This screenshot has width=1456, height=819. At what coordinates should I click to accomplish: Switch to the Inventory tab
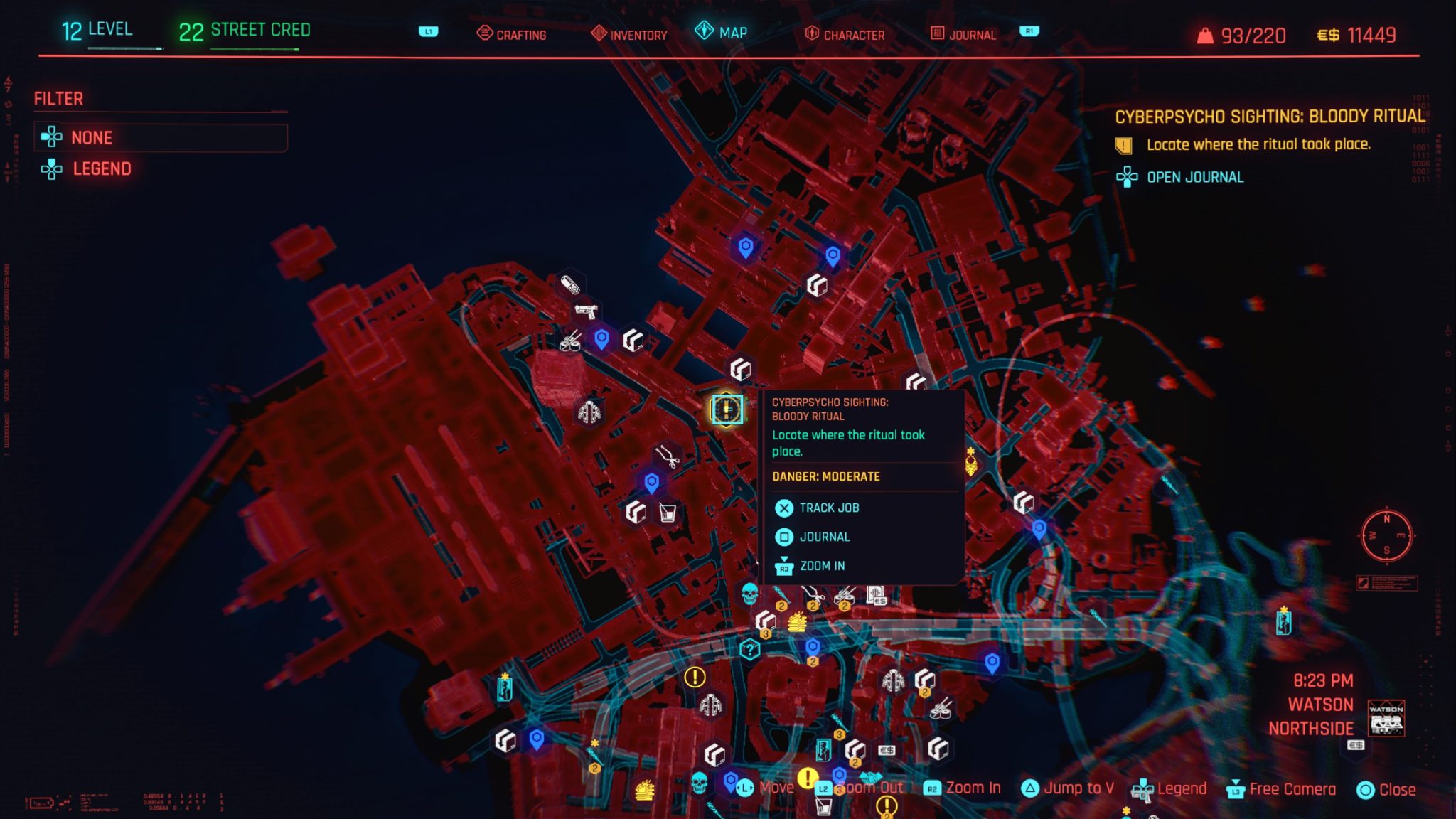click(x=638, y=33)
